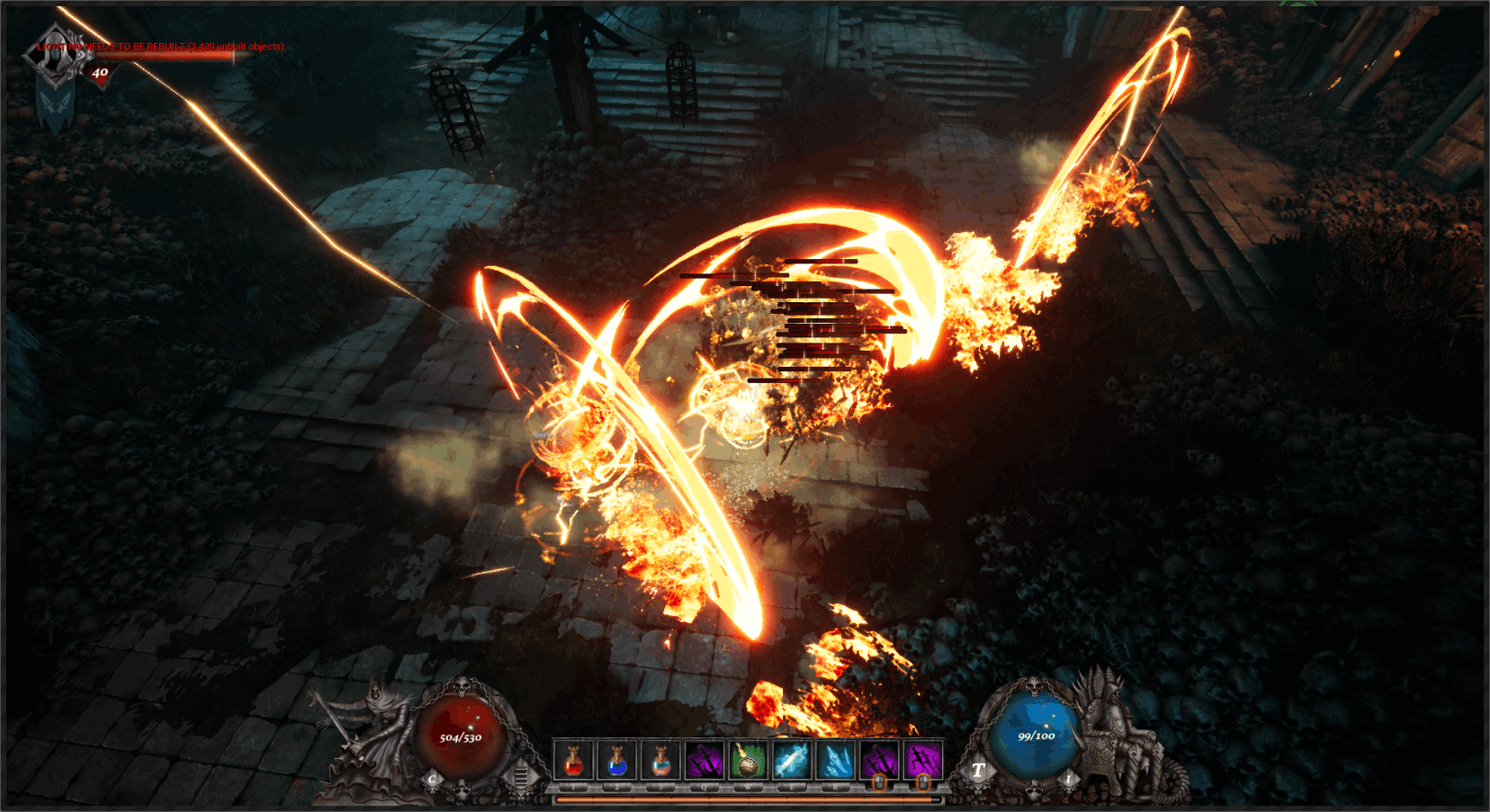
Task: Throw the fire bomb skill
Action: [748, 760]
